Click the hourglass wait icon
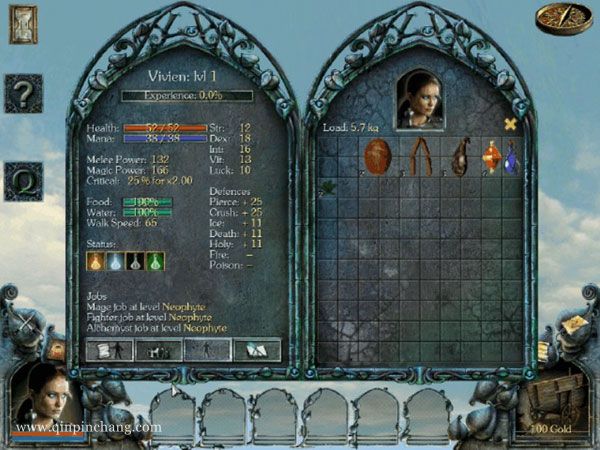 23,24
